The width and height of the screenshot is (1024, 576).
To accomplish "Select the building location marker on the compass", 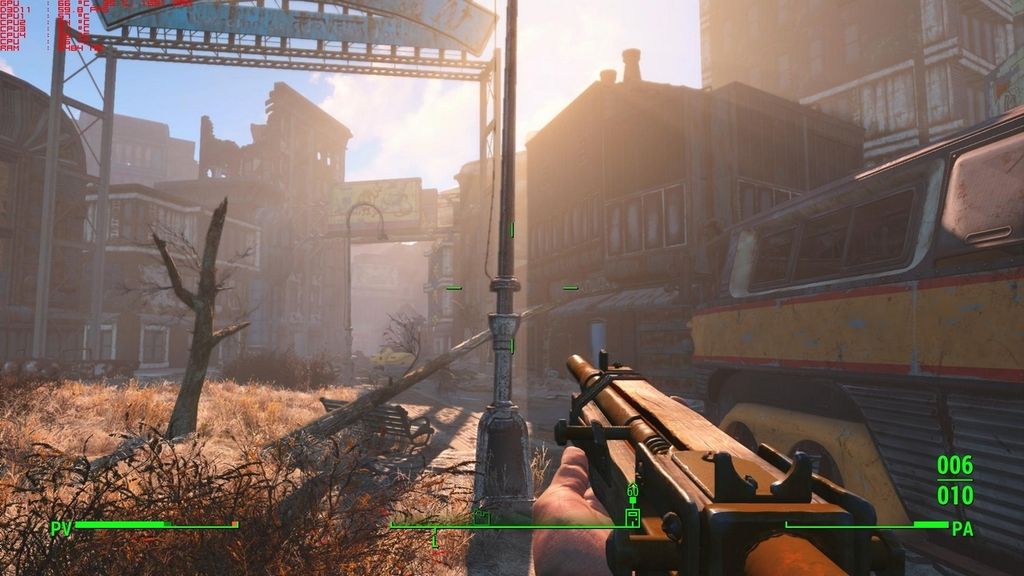I will 632,516.
